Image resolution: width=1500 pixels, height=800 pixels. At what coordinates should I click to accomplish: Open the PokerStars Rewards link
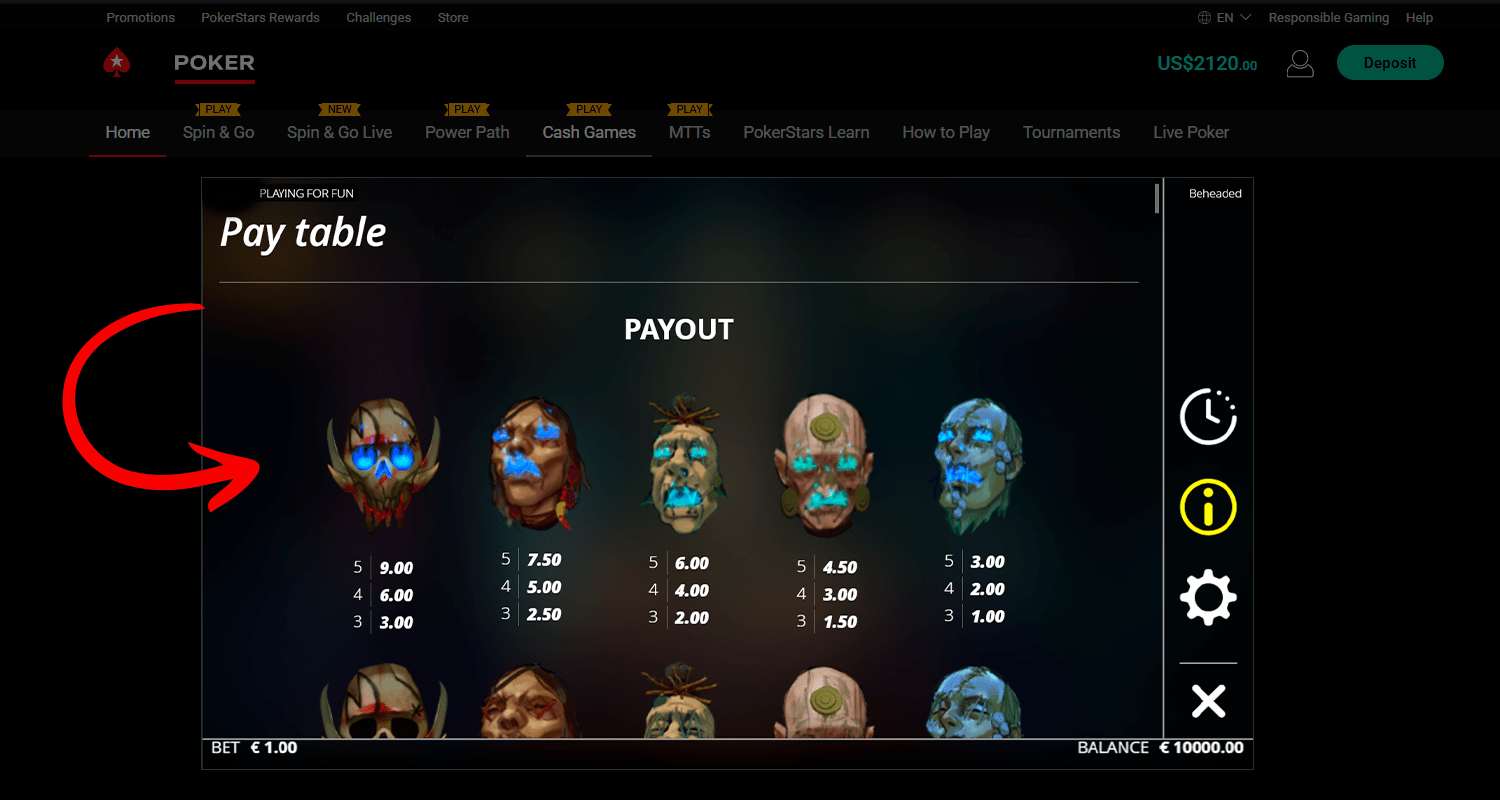coord(260,18)
